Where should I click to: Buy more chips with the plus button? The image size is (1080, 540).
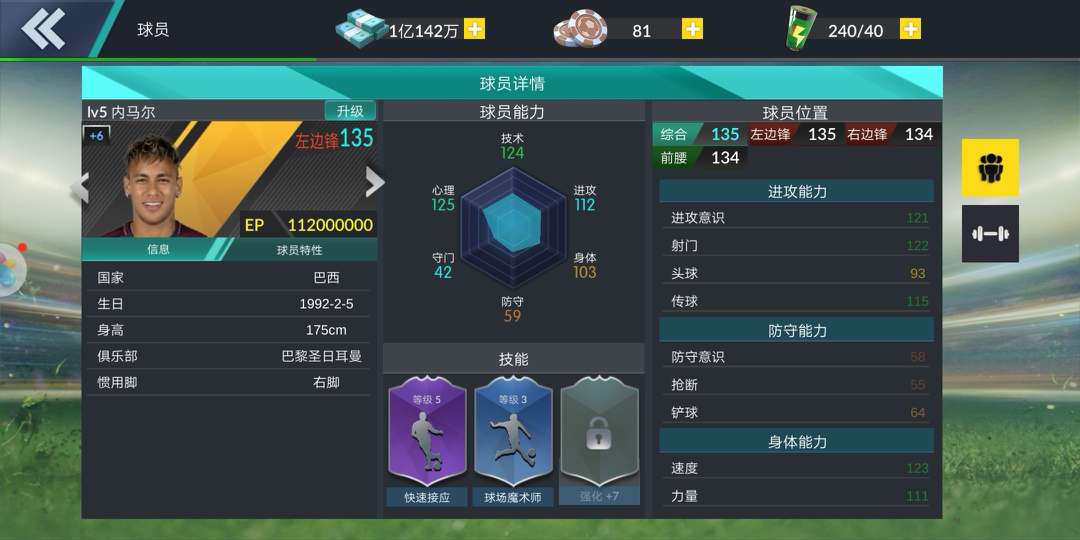692,29
